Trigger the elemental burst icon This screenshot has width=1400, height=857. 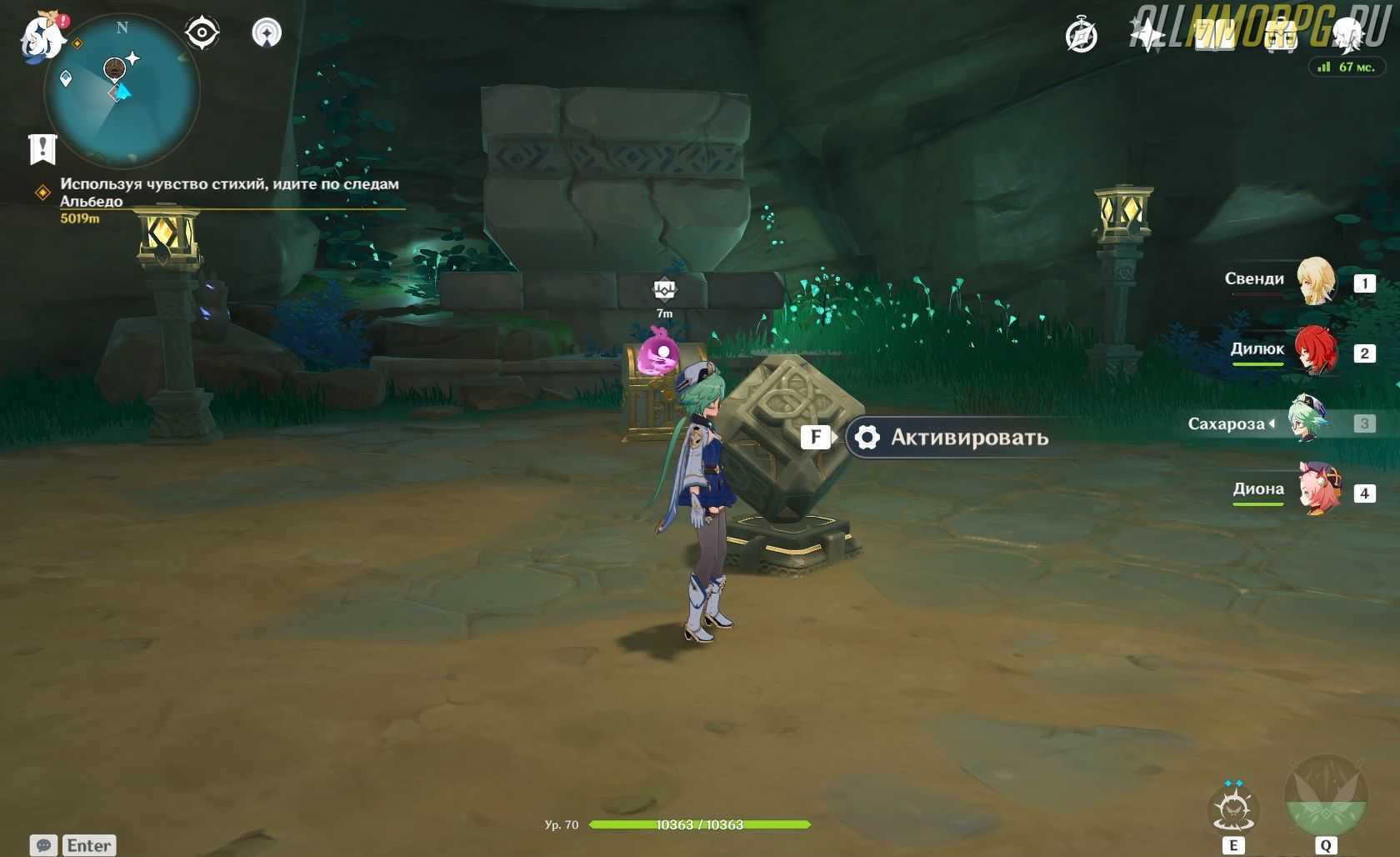click(1325, 799)
